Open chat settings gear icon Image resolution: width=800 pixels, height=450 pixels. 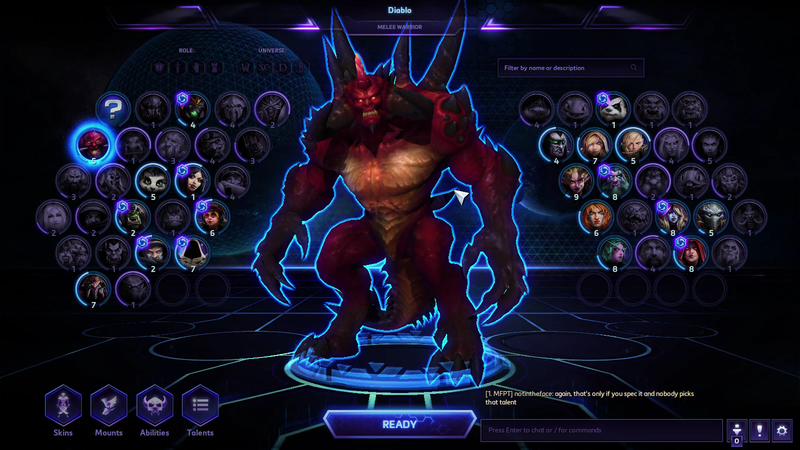click(x=782, y=431)
